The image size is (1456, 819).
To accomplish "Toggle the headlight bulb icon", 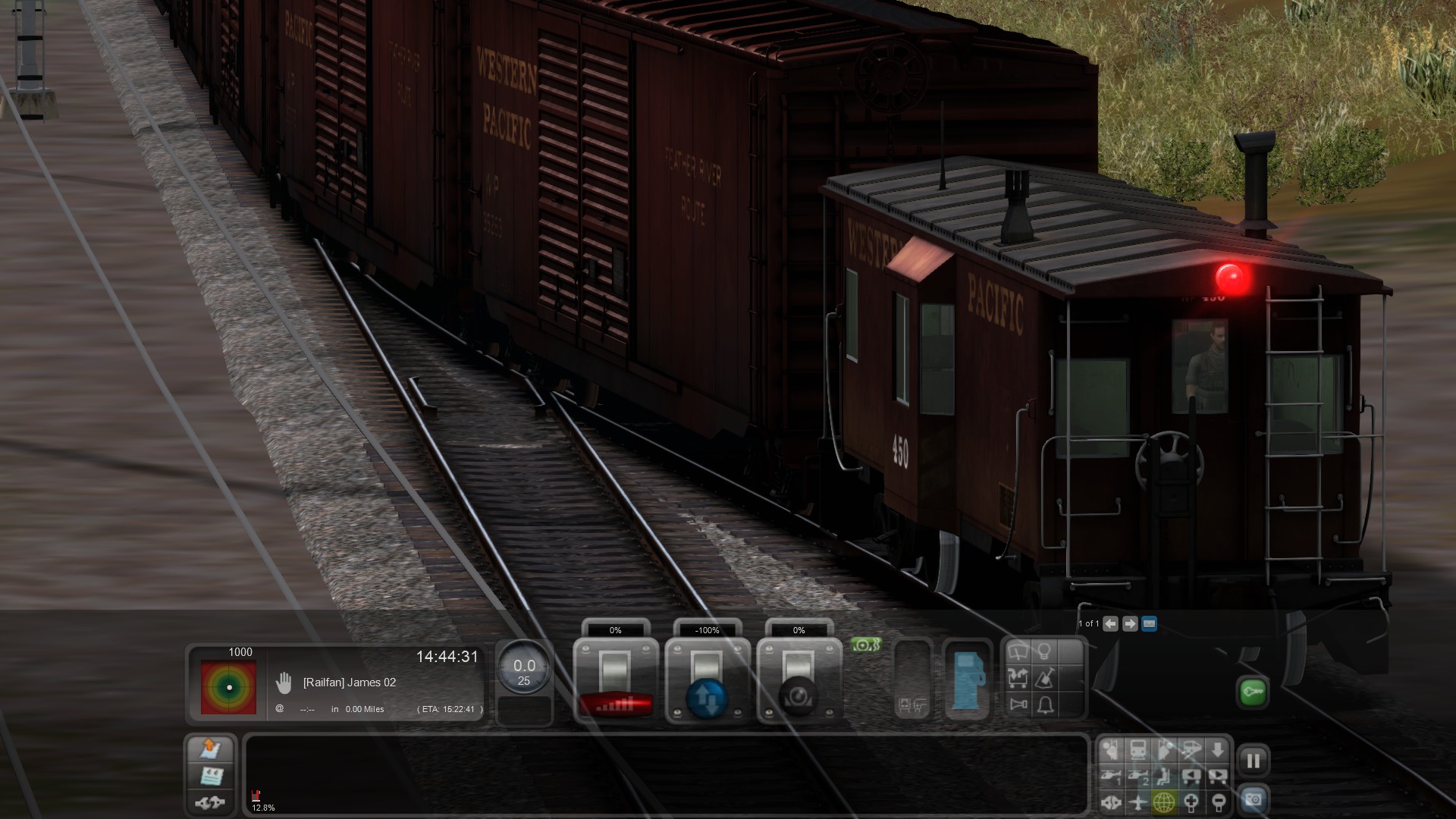I will [x=1045, y=651].
